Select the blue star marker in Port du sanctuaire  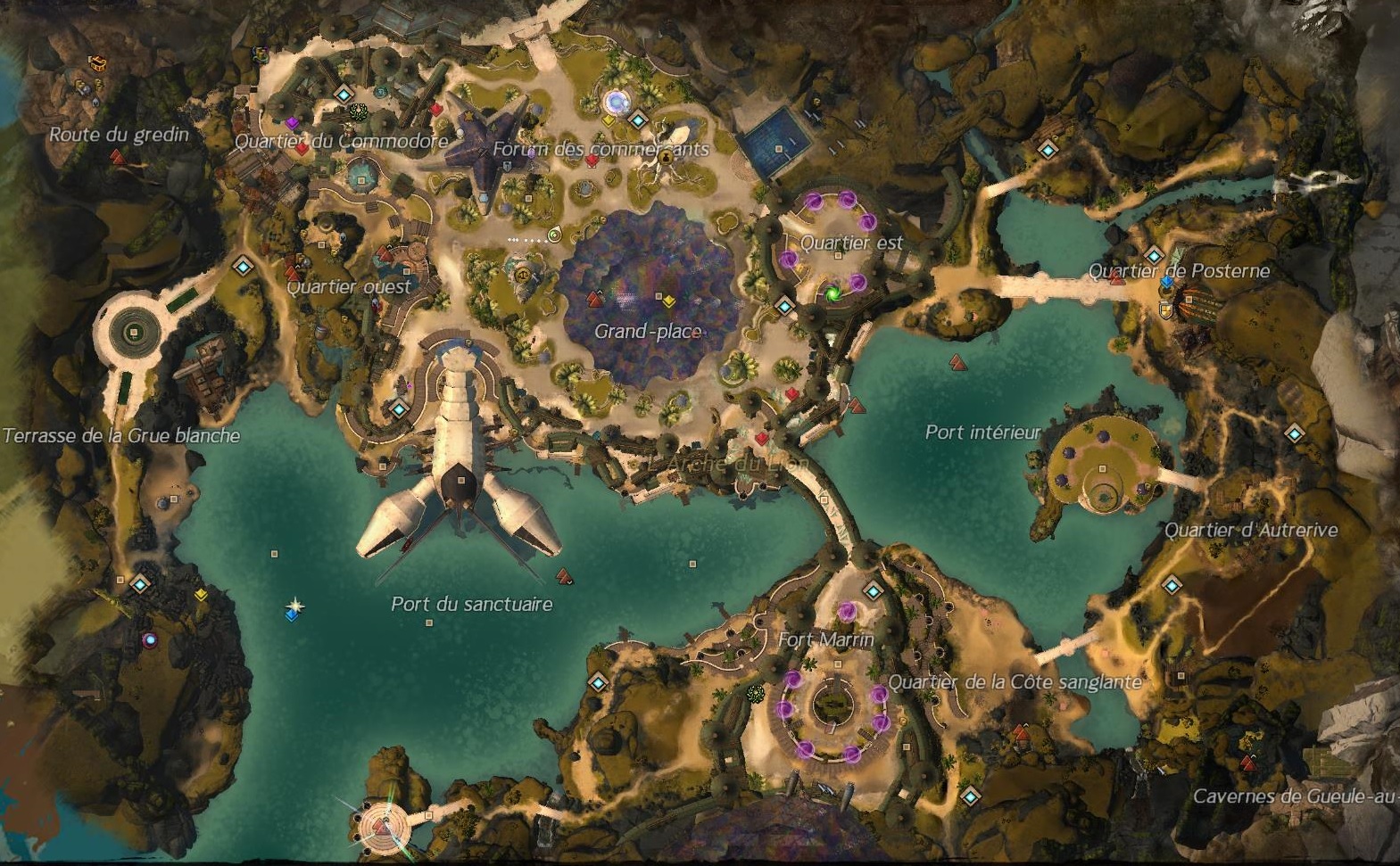293,609
